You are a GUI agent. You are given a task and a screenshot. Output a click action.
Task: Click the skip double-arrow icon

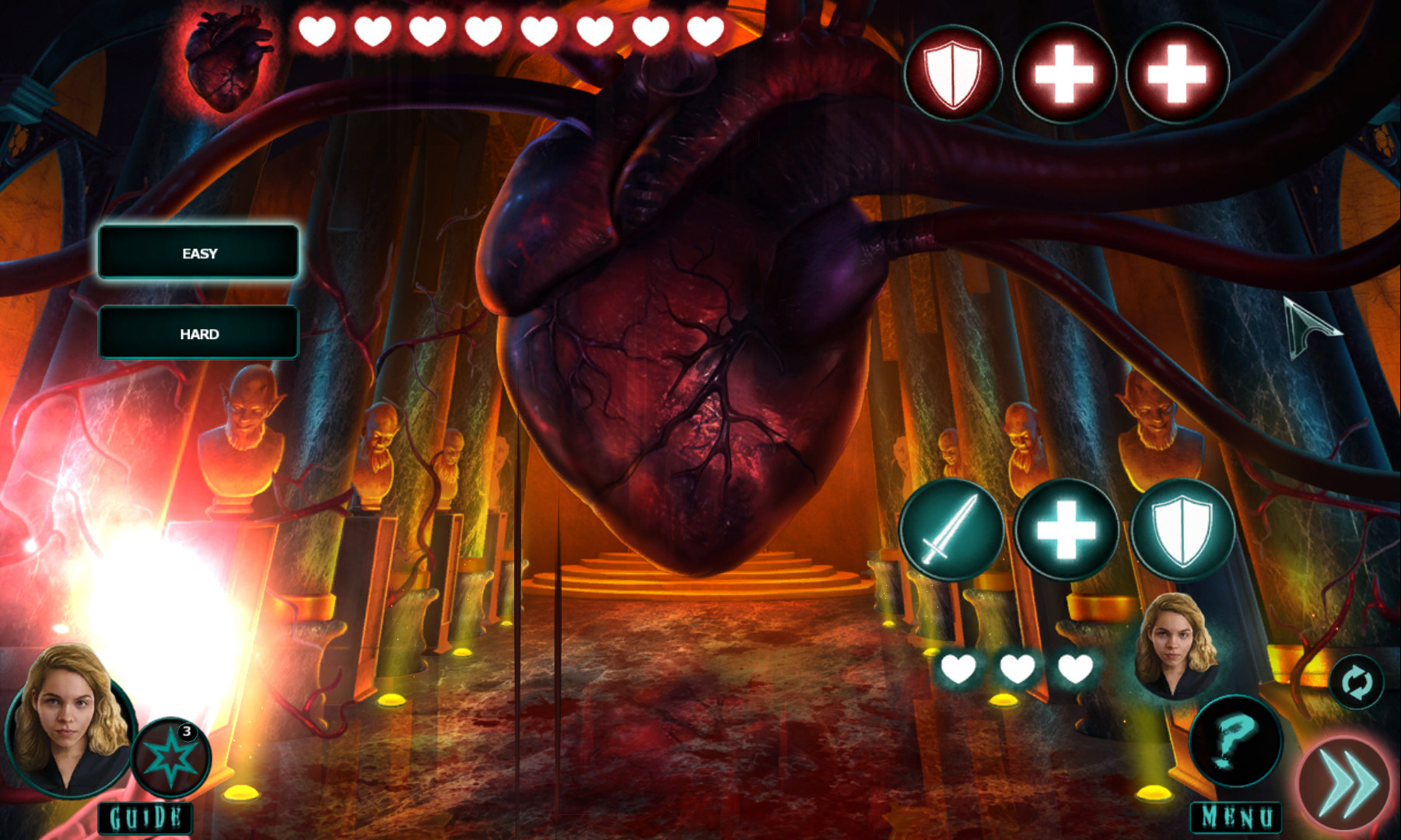pyautogui.click(x=1346, y=782)
